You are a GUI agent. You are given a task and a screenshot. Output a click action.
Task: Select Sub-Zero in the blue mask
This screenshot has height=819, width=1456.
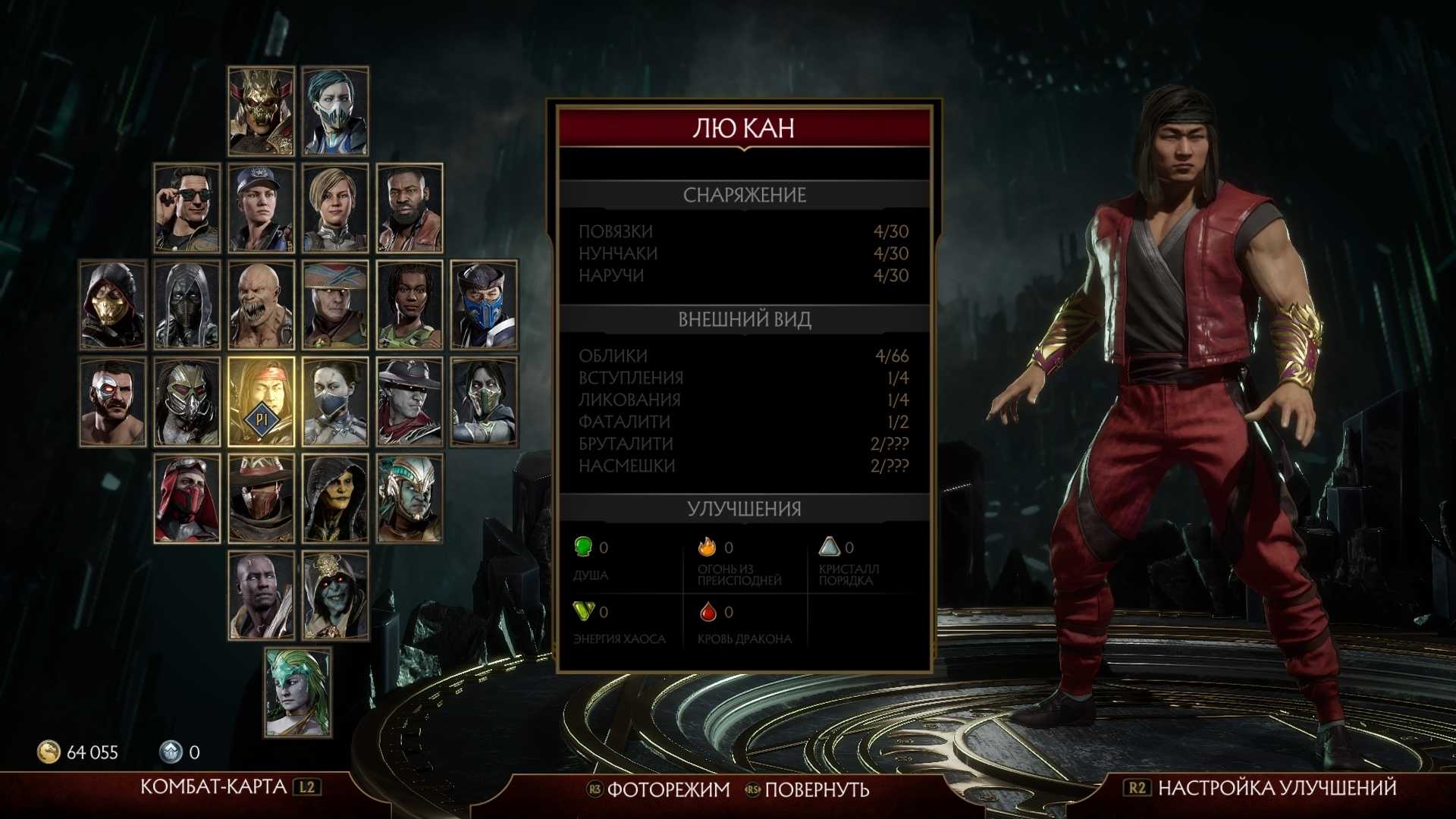484,305
